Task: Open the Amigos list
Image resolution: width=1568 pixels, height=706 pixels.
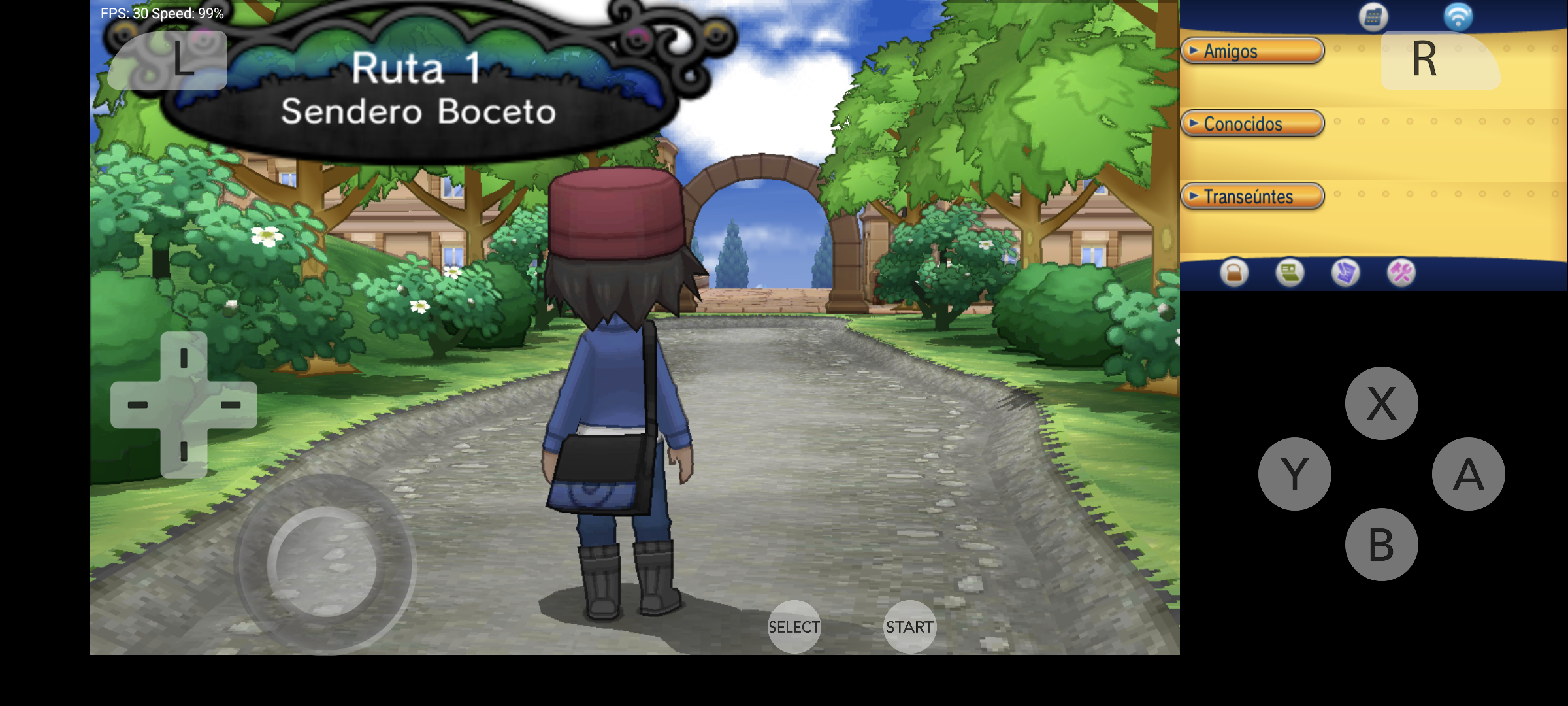Action: coord(1252,51)
